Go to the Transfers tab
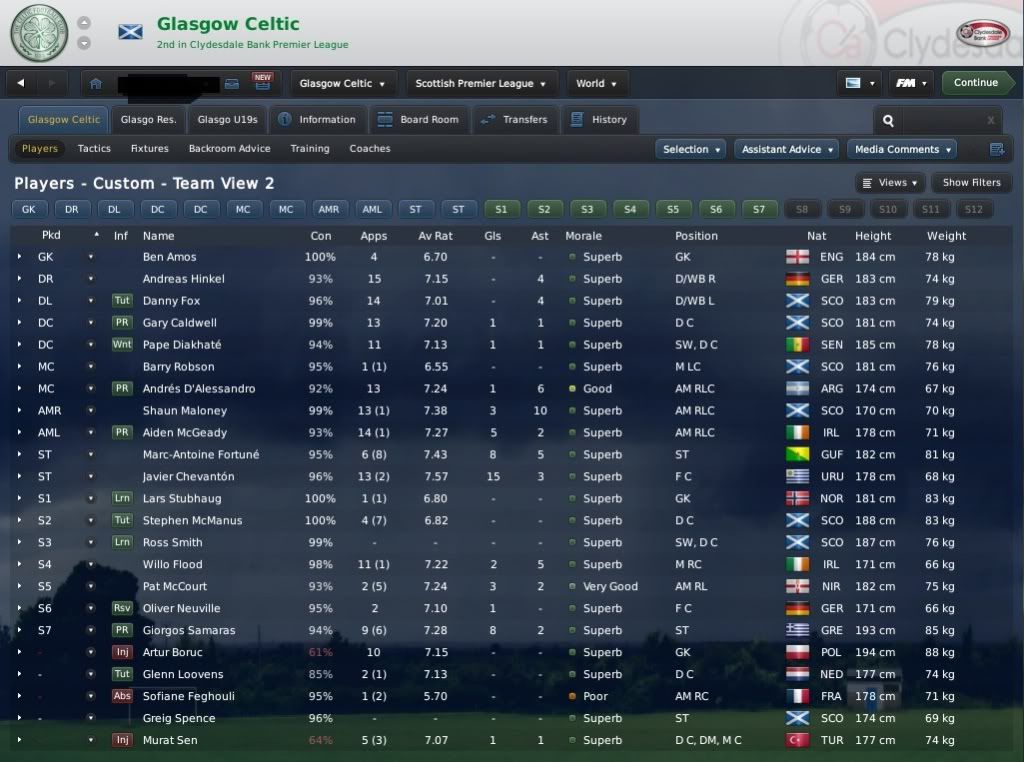Screen dimensions: 1024x762 click(x=514, y=120)
